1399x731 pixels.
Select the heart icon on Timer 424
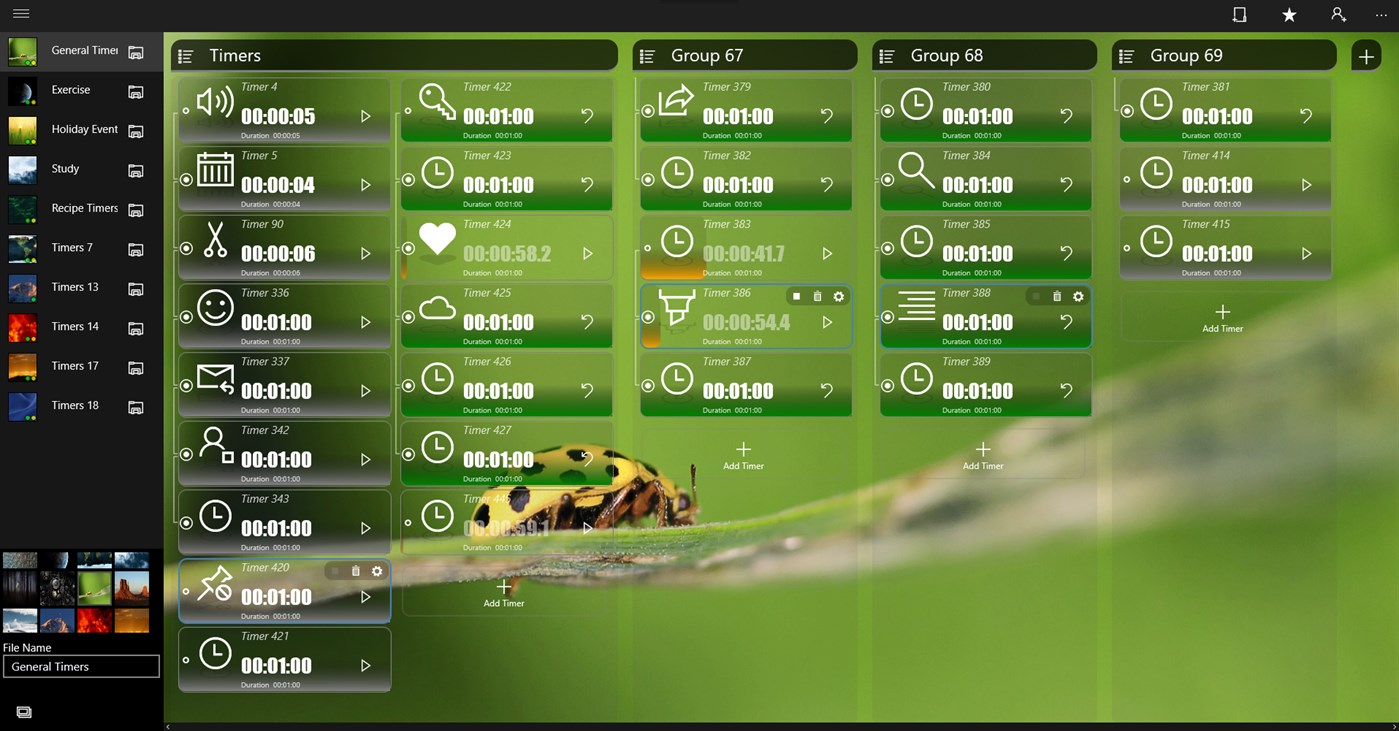pyautogui.click(x=437, y=236)
